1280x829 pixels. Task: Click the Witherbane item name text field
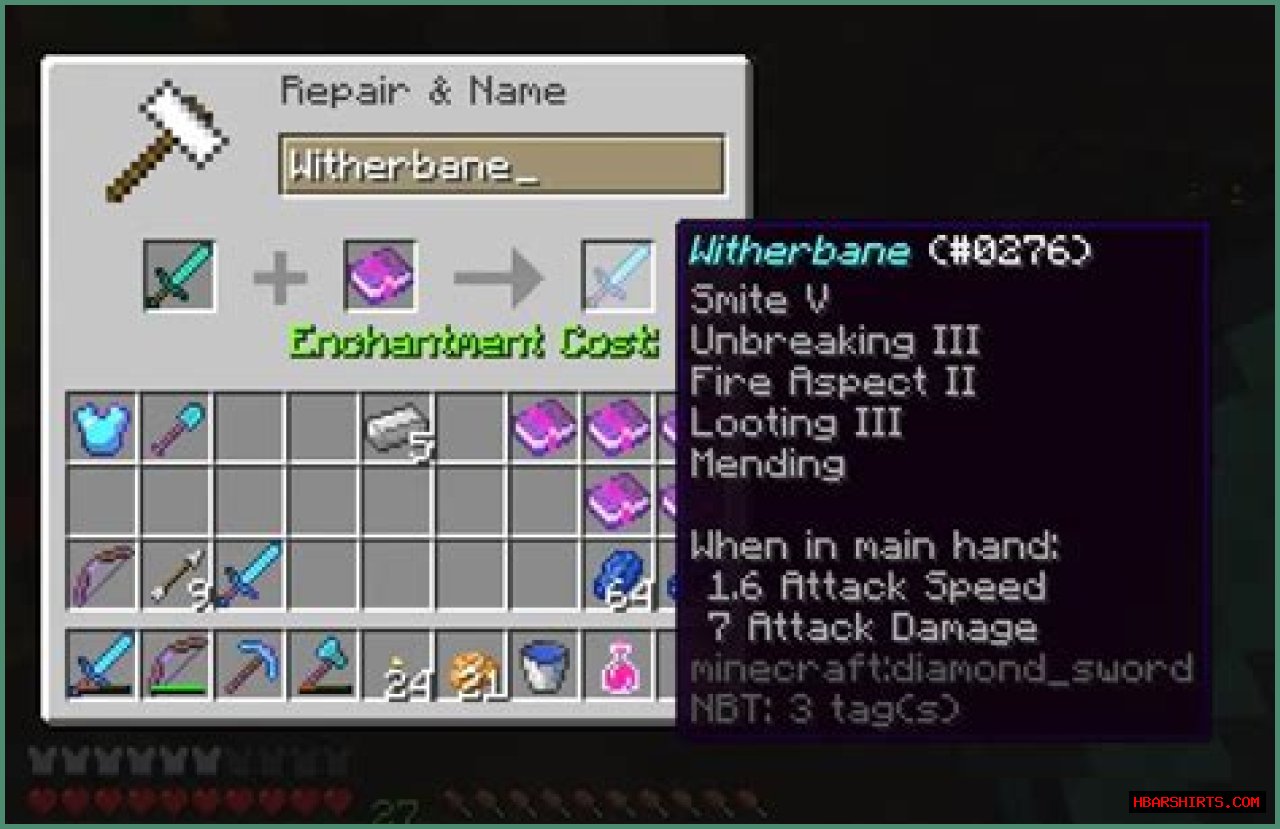(501, 165)
